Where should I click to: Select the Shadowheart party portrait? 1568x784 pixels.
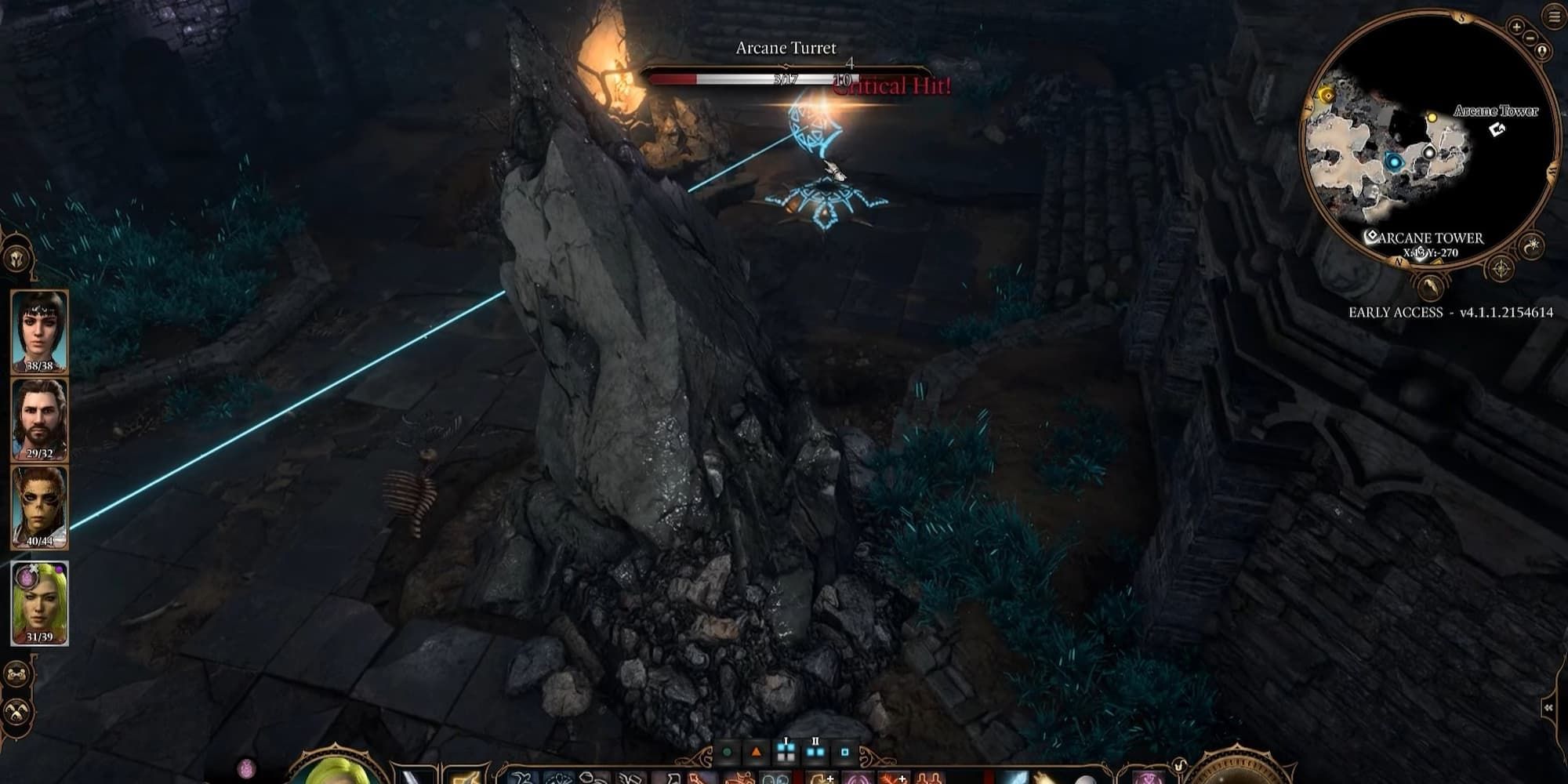(x=39, y=330)
